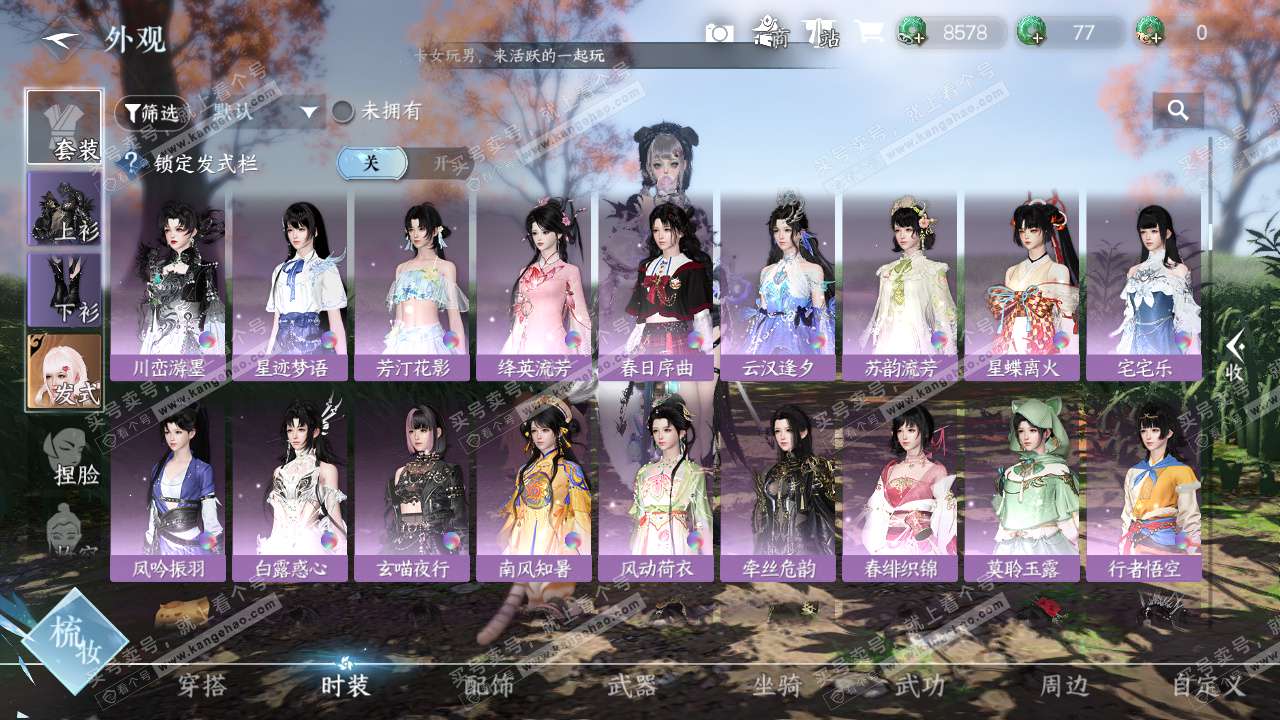Open the 筛选 filter button
Image resolution: width=1280 pixels, height=720 pixels.
[x=151, y=113]
